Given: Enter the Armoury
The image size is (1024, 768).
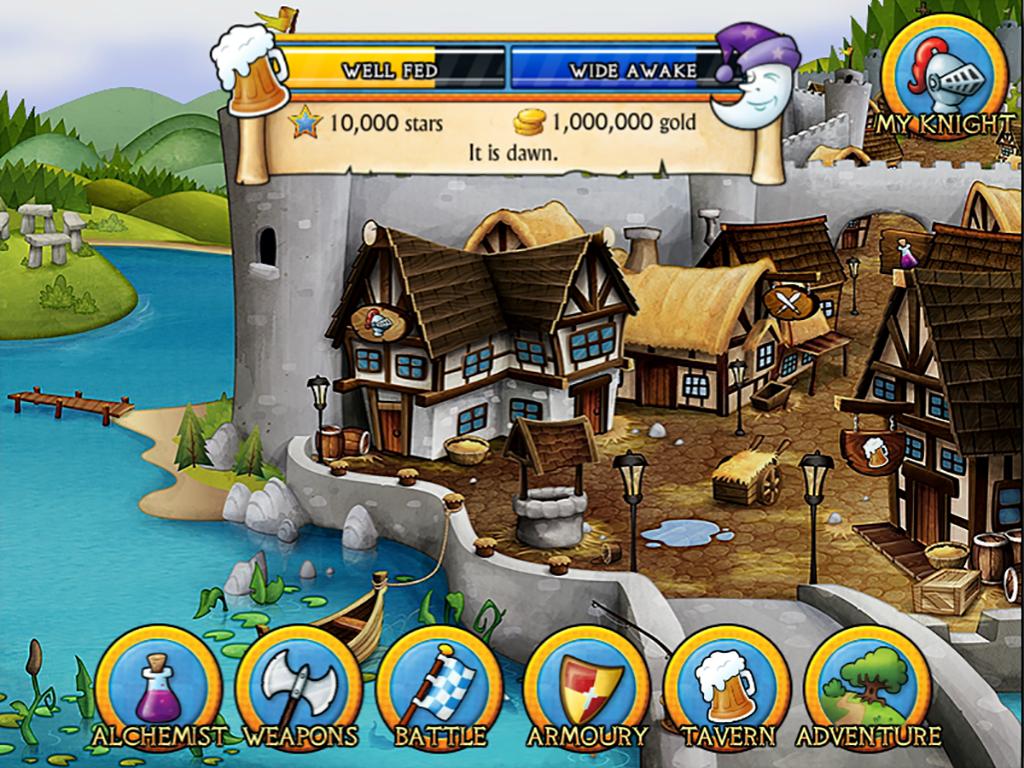Looking at the screenshot, I should [x=587, y=687].
